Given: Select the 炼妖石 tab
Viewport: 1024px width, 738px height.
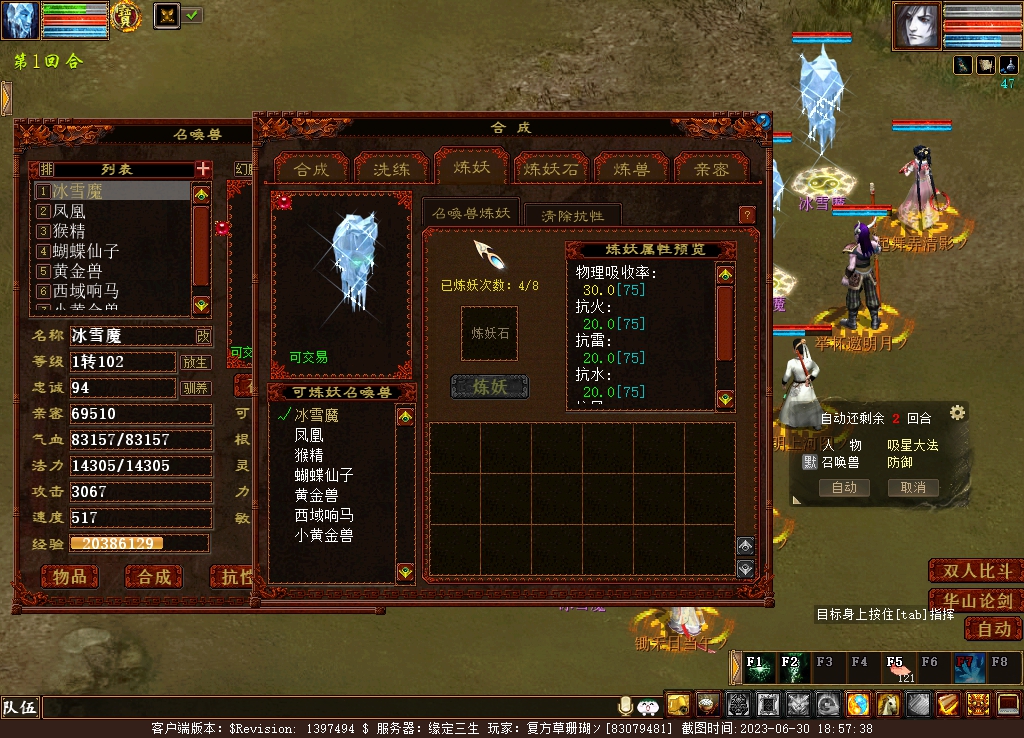Looking at the screenshot, I should [x=551, y=169].
